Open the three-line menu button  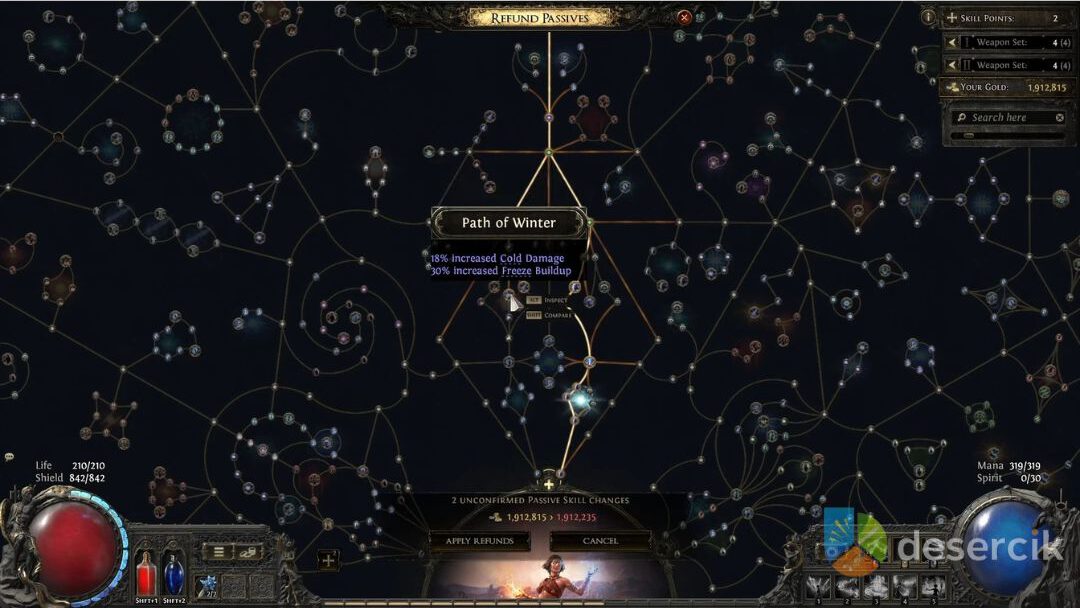(219, 552)
